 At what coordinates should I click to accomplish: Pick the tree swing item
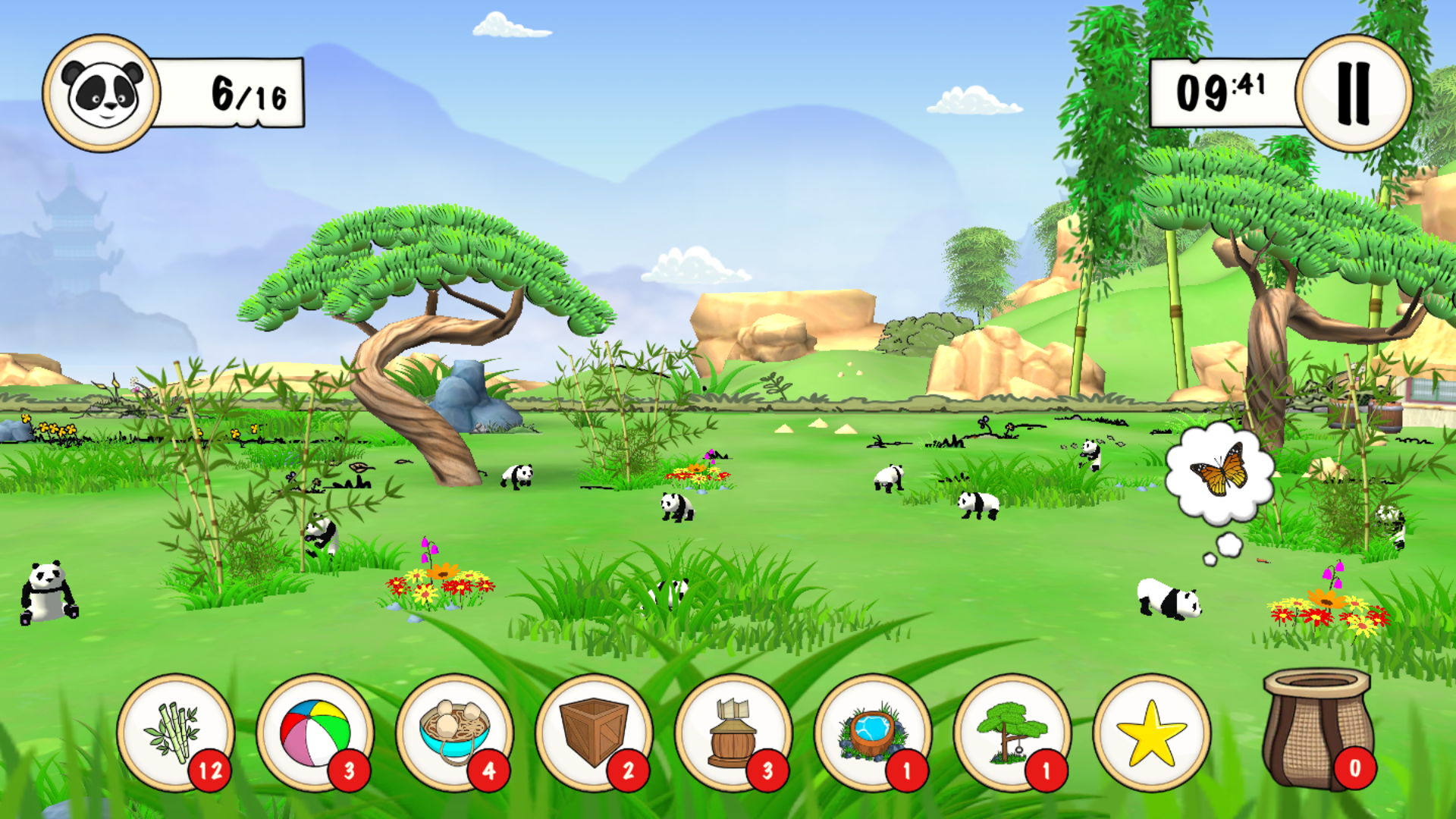[1012, 733]
